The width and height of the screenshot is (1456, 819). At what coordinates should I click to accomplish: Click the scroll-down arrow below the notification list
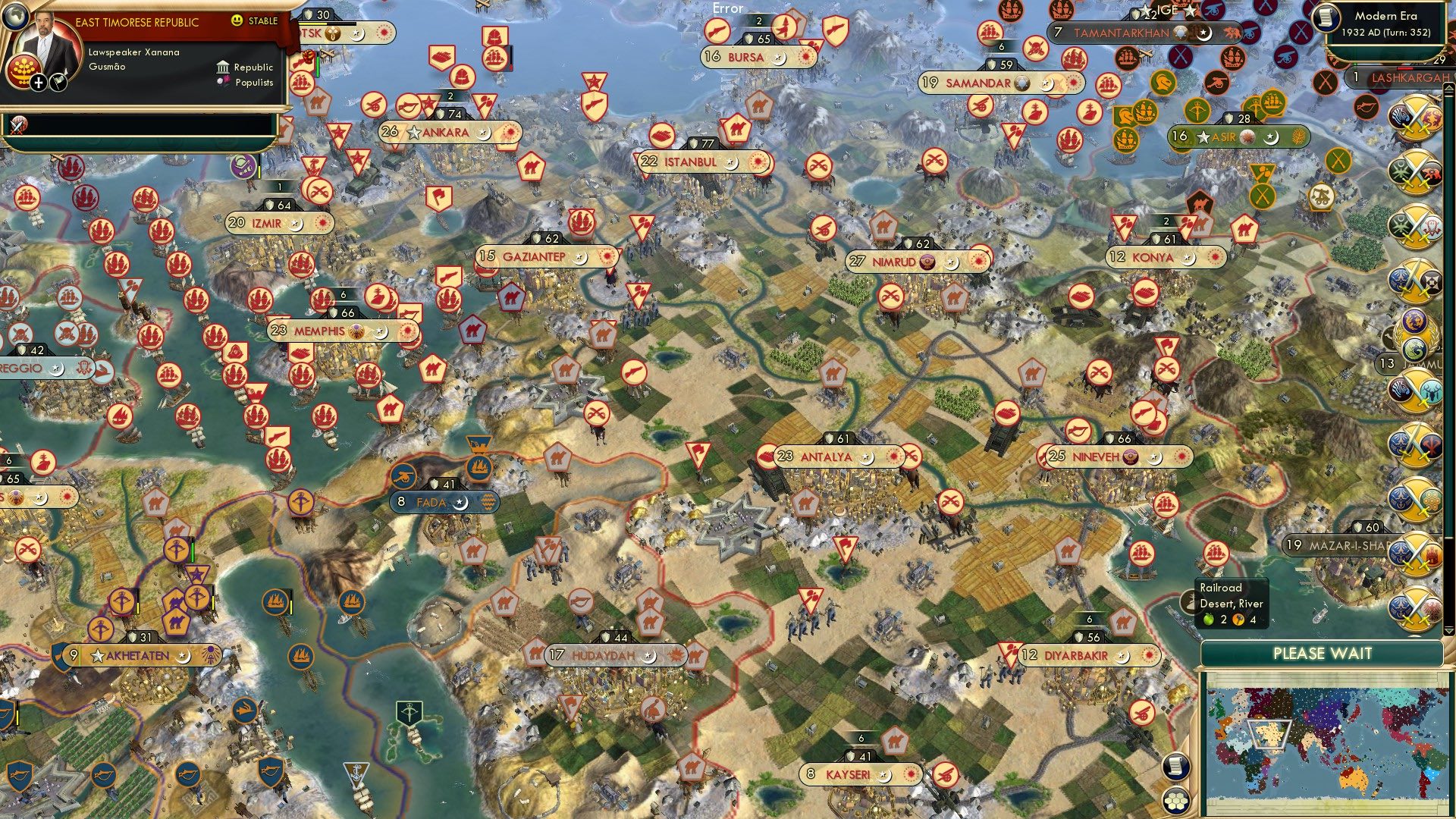(1448, 629)
